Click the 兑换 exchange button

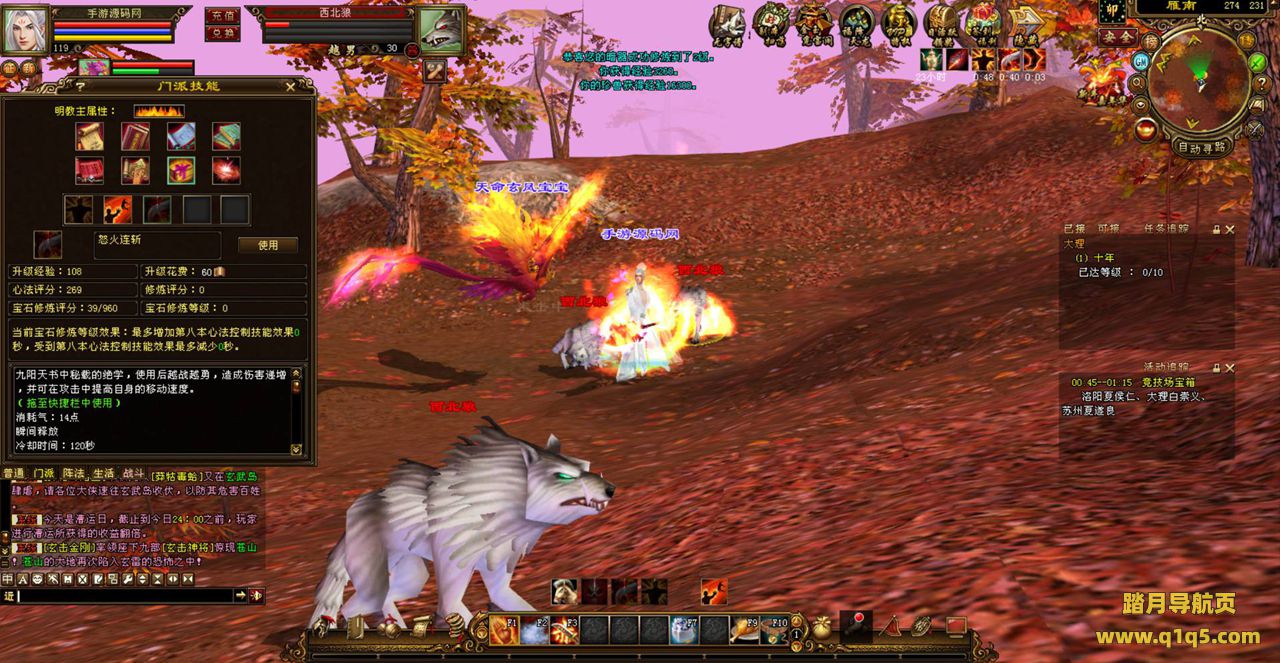pyautogui.click(x=221, y=33)
